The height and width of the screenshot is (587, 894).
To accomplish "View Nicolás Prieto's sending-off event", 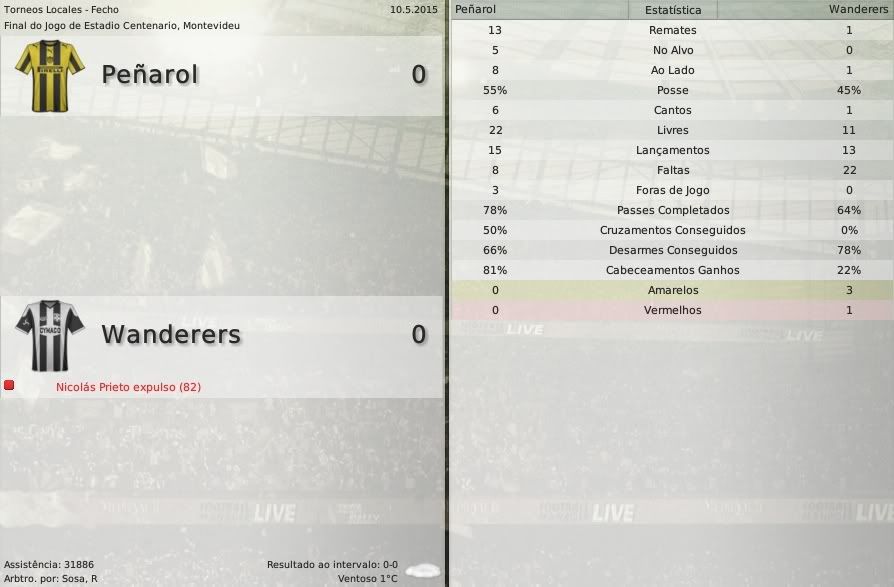I will click(128, 387).
